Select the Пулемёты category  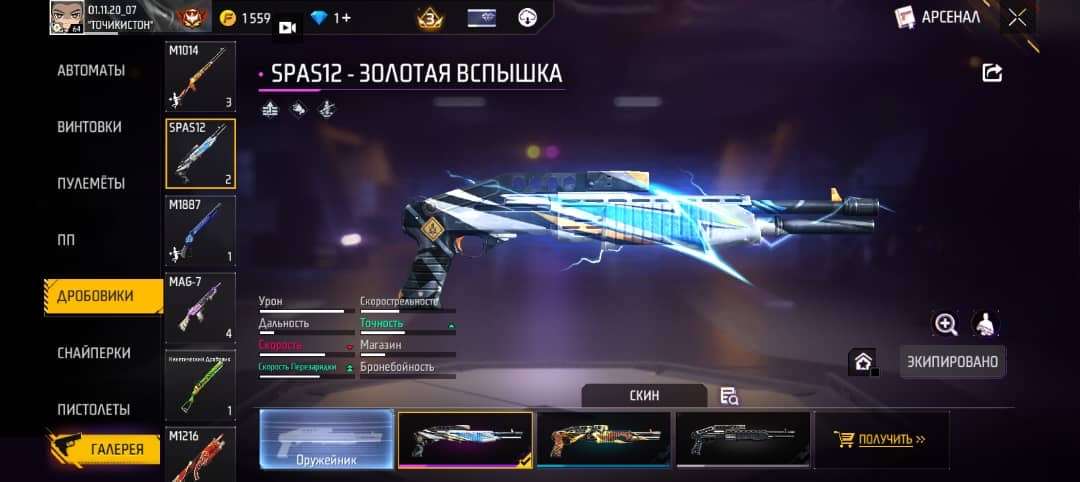pos(91,184)
